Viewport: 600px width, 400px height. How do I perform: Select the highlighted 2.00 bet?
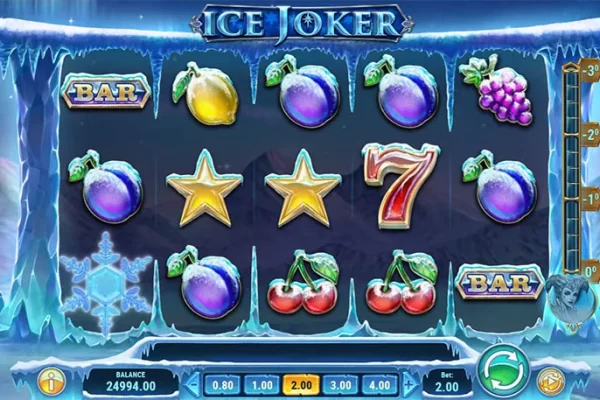[x=298, y=383]
